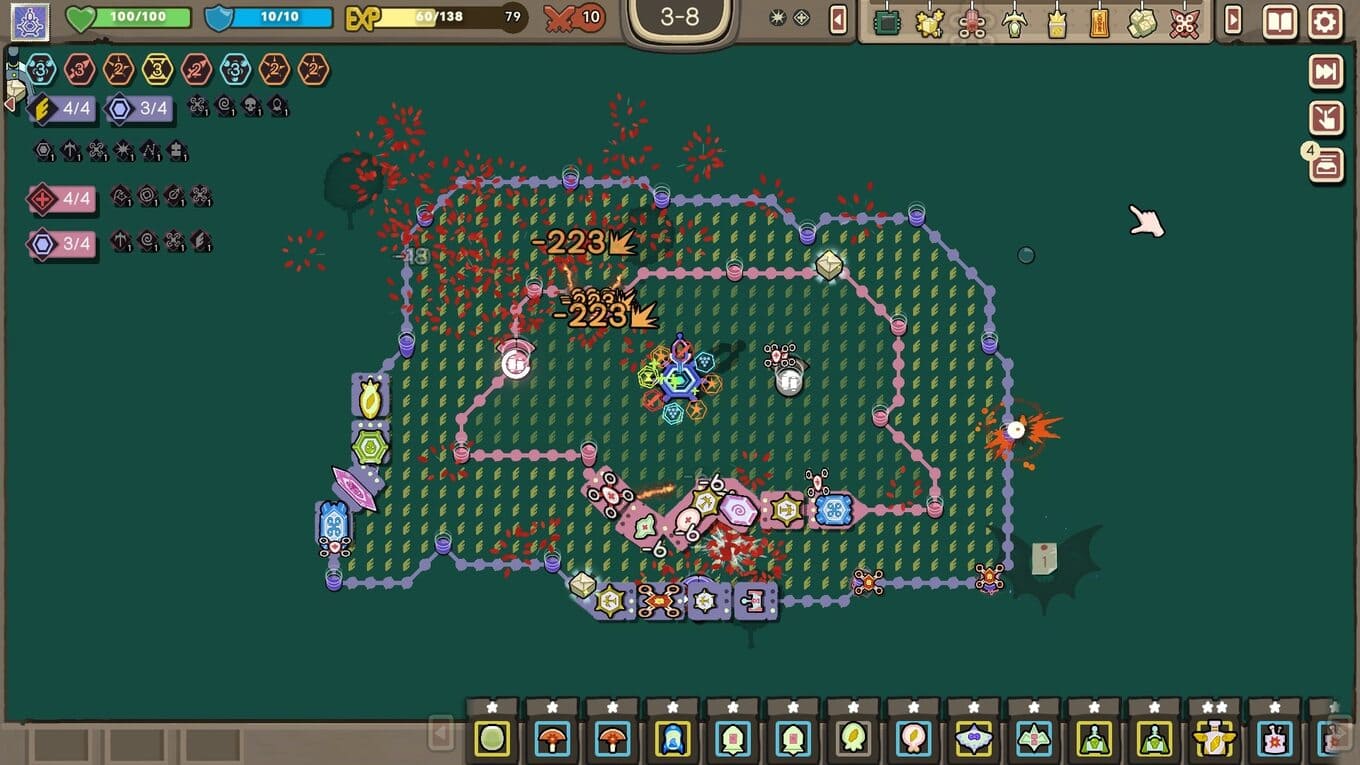Select the crossed-swords drone relic icon
Image resolution: width=1360 pixels, height=765 pixels.
(1185, 22)
